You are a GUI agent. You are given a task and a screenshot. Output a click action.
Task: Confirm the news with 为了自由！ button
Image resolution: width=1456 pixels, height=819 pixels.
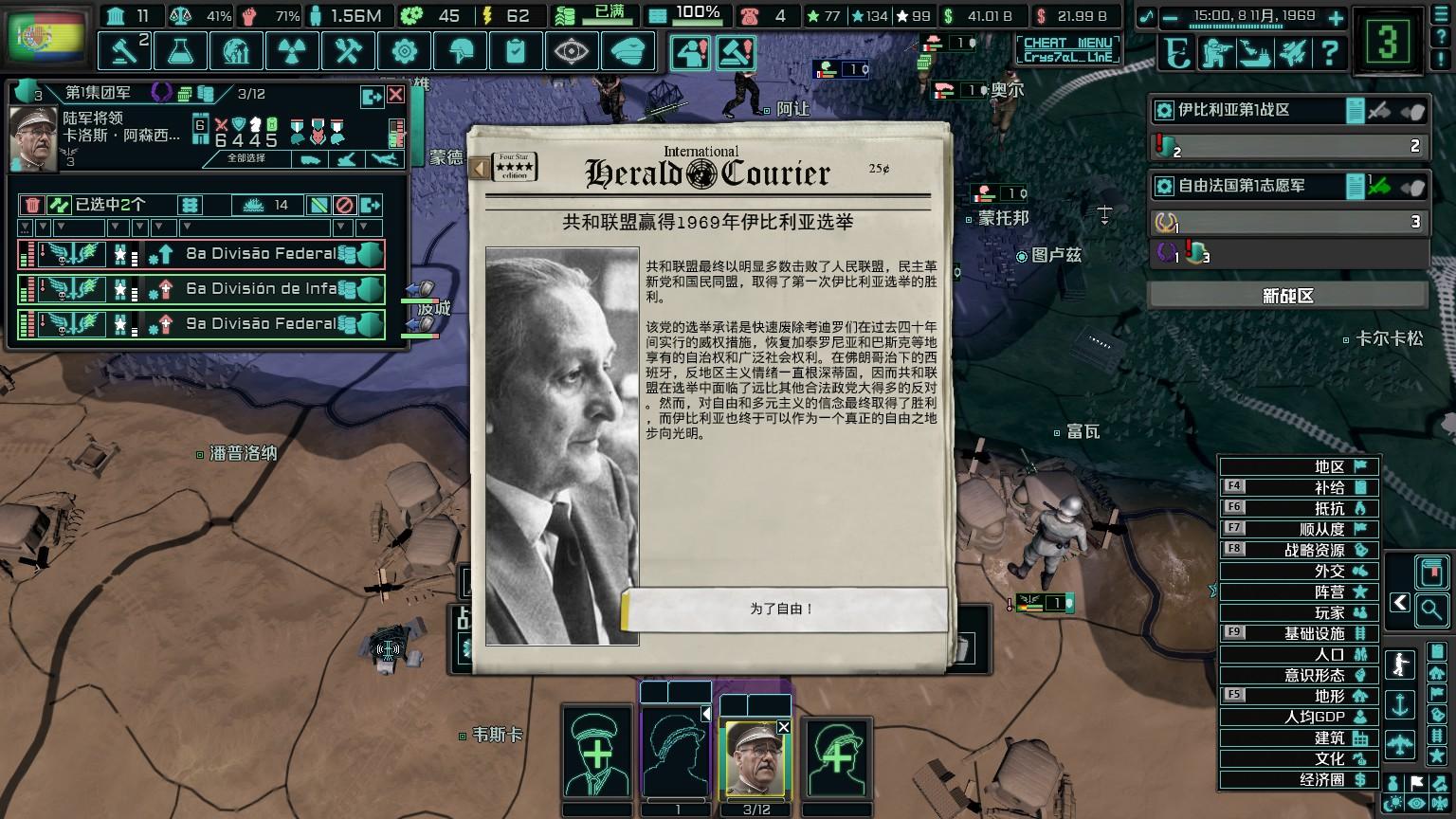tap(783, 609)
